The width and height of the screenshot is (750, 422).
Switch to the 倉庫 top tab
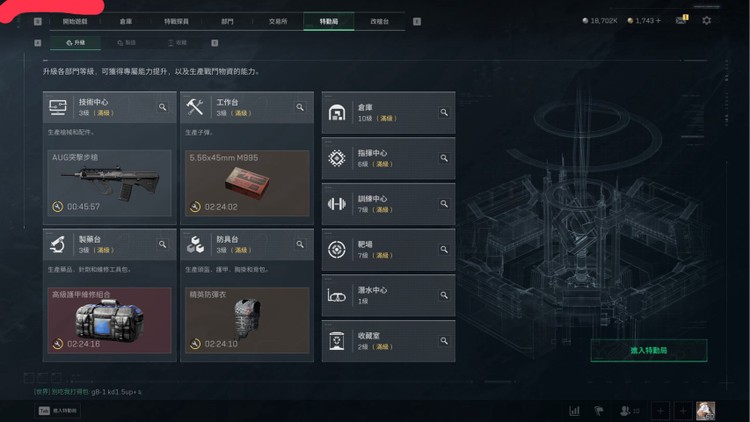(125, 20)
